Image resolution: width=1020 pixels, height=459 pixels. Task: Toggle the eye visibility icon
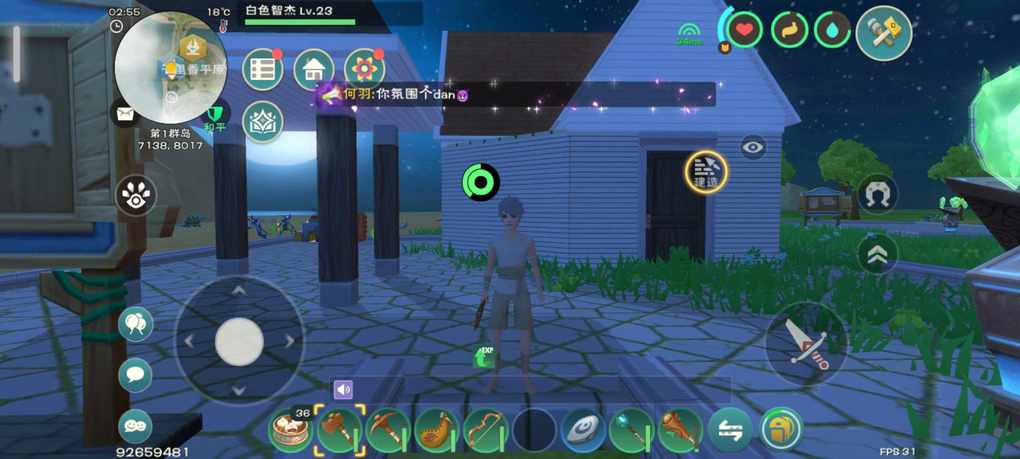click(753, 148)
